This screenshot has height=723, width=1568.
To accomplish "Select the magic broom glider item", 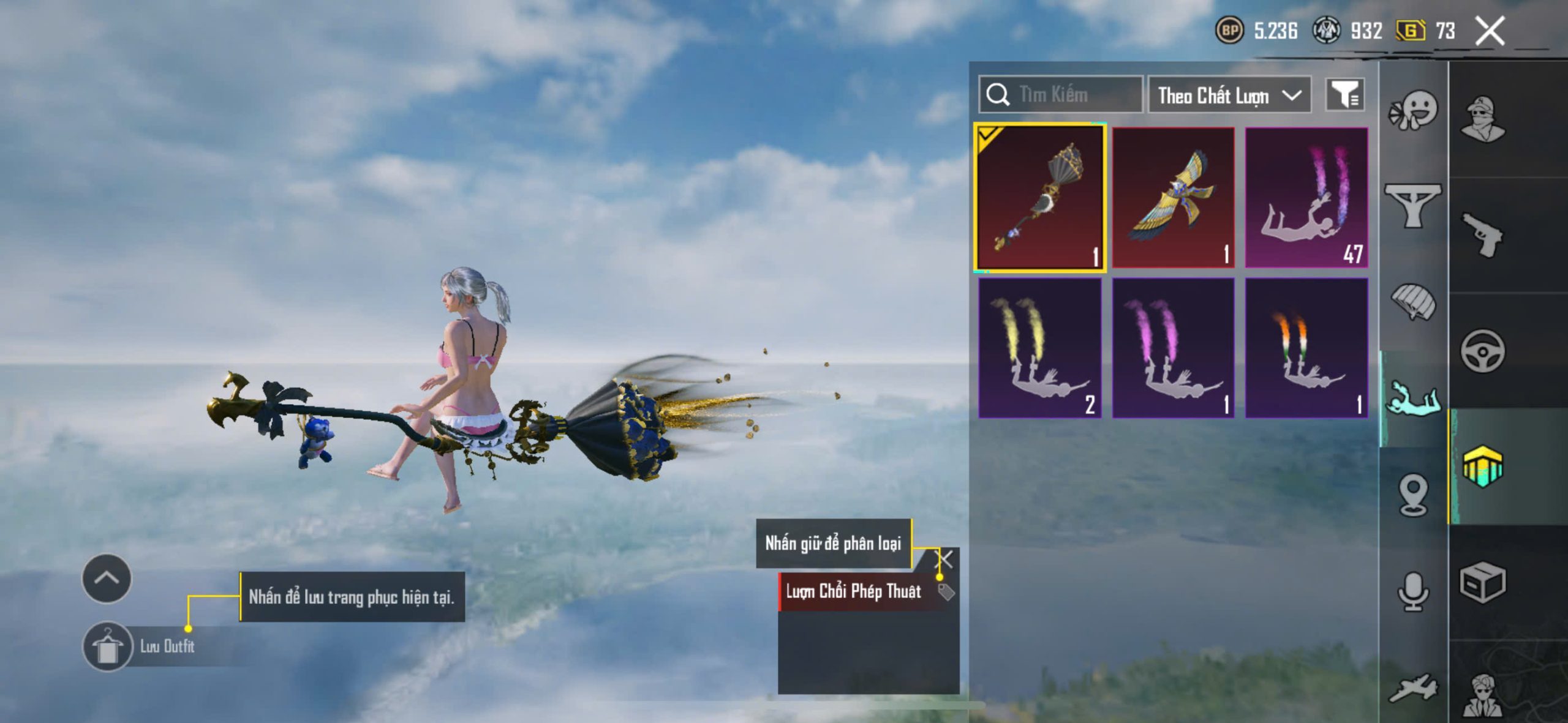I will pyautogui.click(x=1040, y=197).
